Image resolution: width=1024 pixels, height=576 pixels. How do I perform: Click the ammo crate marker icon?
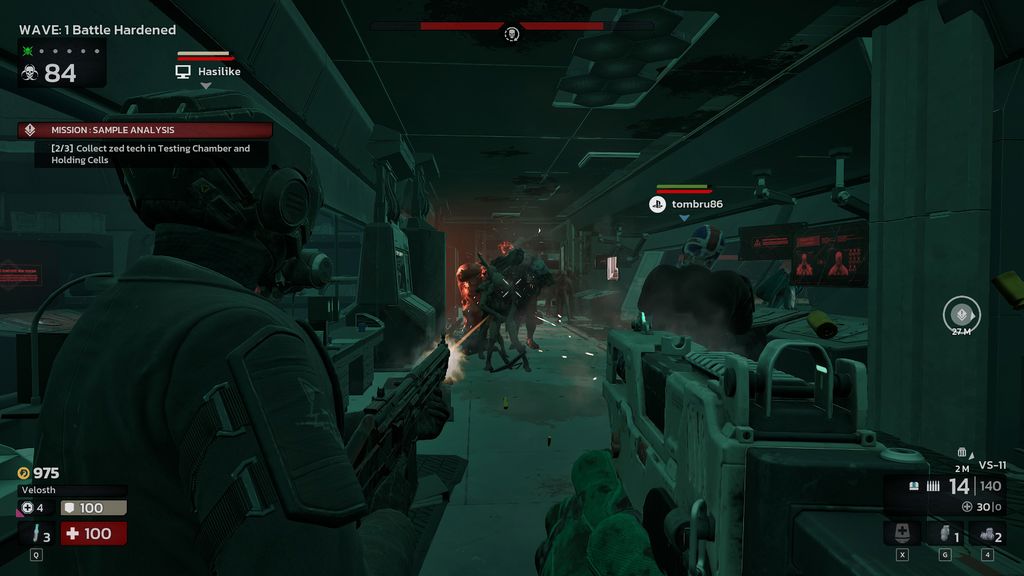[962, 452]
